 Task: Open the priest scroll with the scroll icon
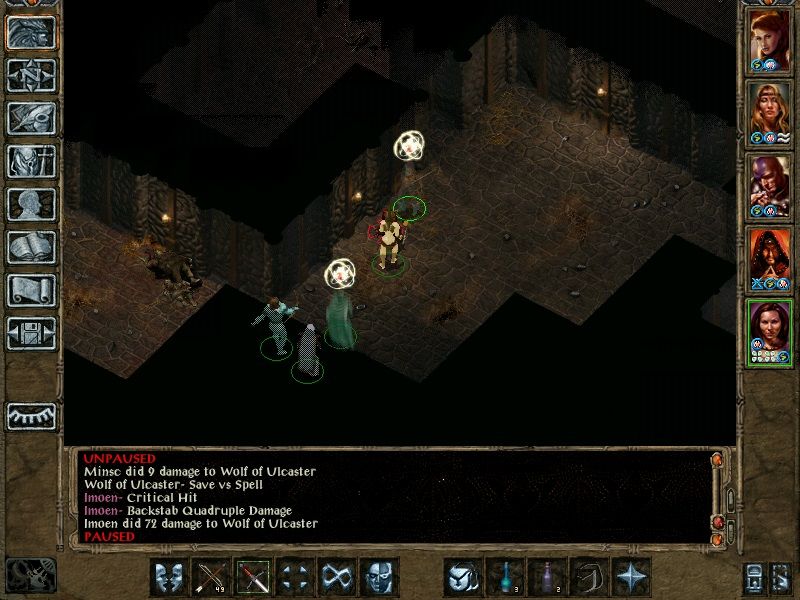[x=32, y=291]
